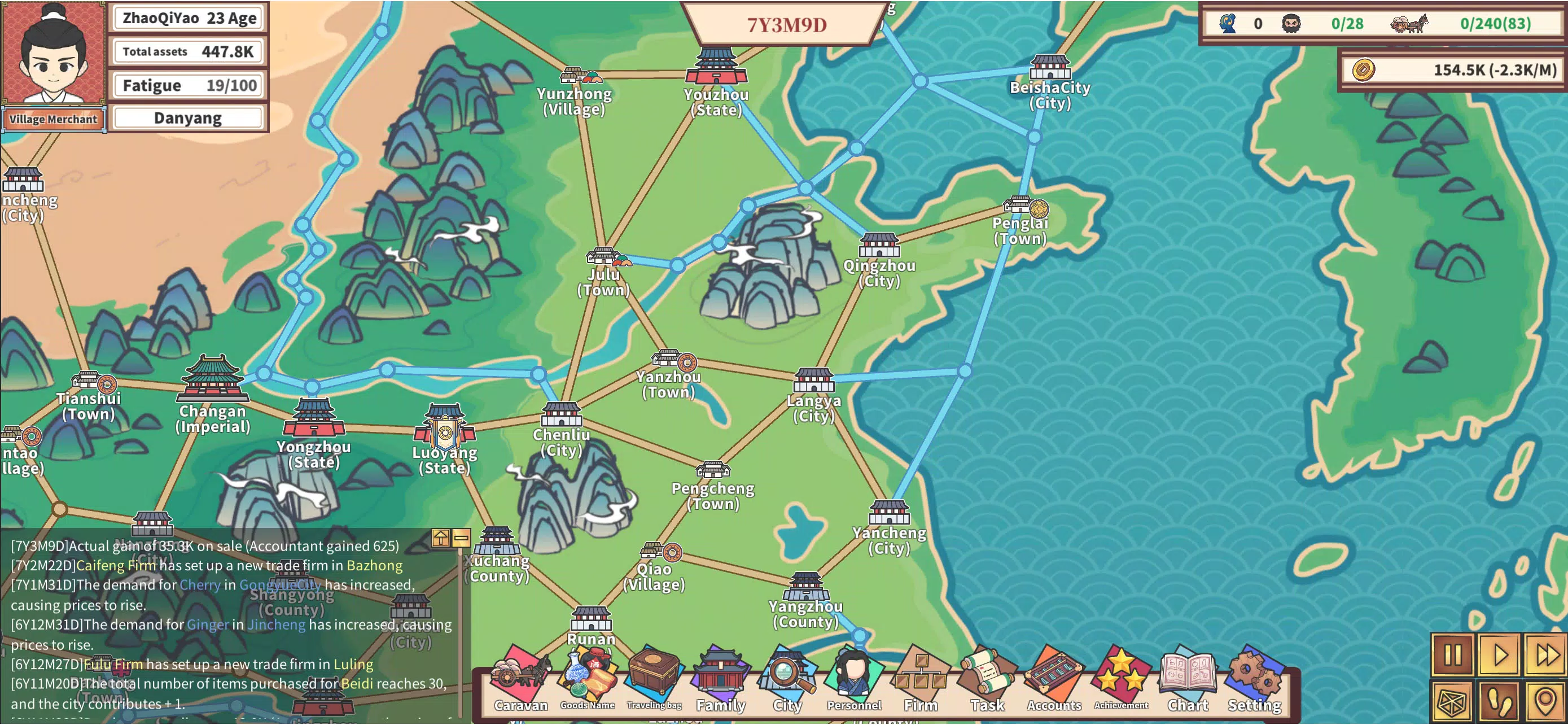Switch to the Task scroll panel
Viewport: 1568px width, 725px height.
987,676
